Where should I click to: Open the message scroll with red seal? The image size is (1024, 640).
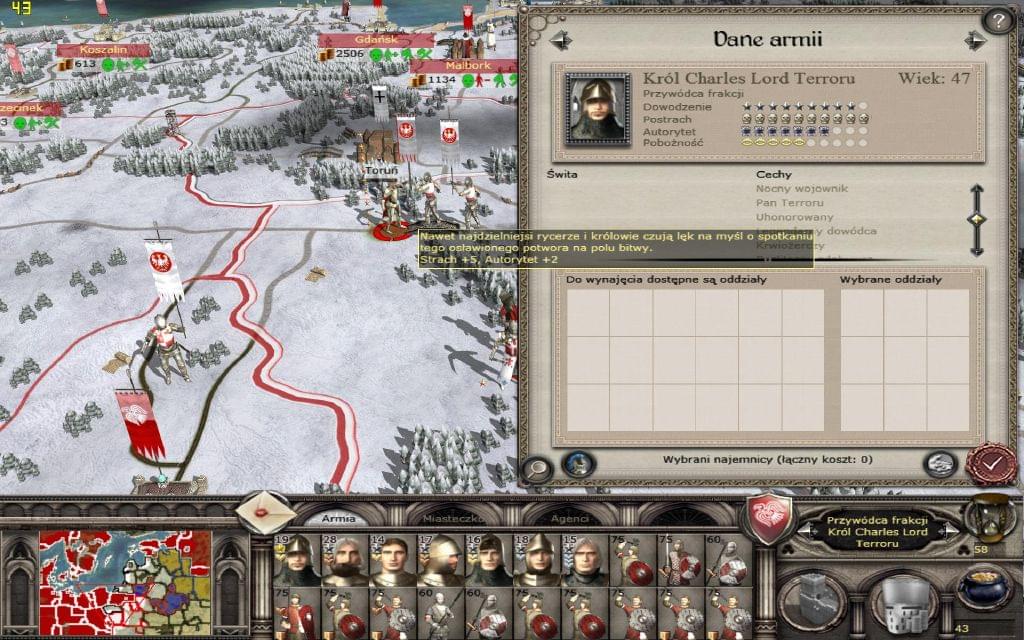click(265, 511)
